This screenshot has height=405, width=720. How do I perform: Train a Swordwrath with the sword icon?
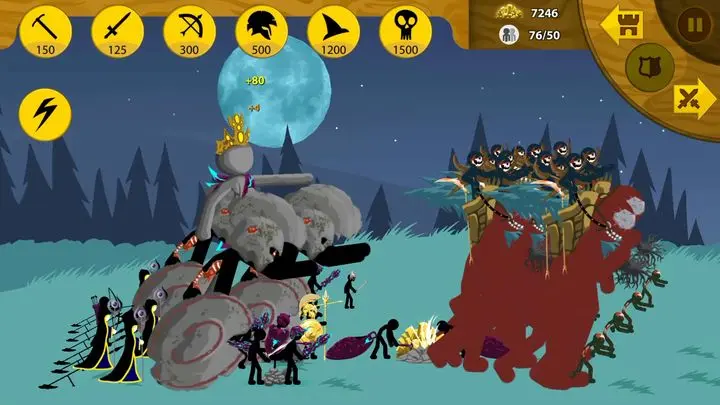[117, 30]
